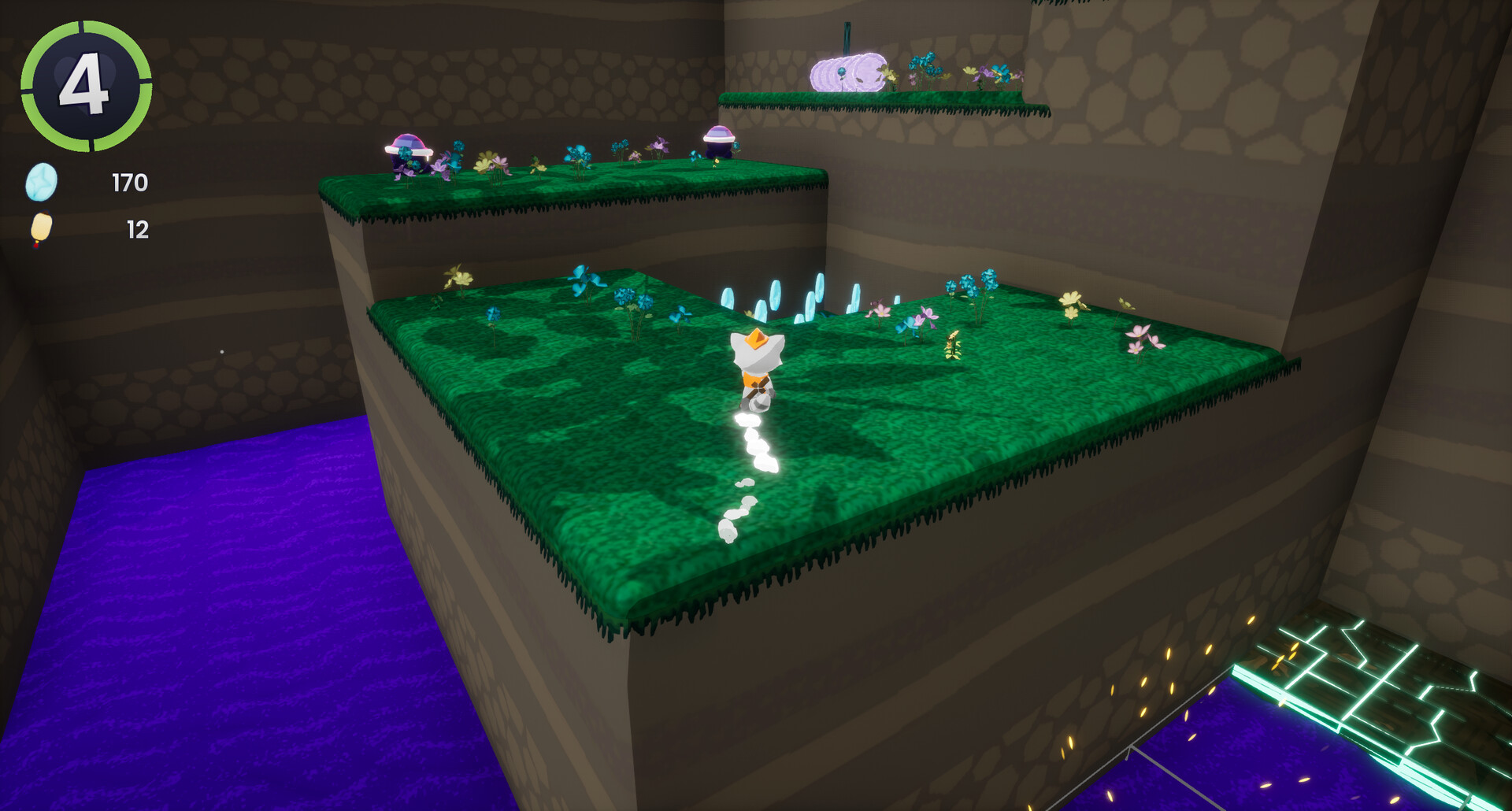
Task: Click the left grass ledge with purple flowers
Action: [x=512, y=181]
